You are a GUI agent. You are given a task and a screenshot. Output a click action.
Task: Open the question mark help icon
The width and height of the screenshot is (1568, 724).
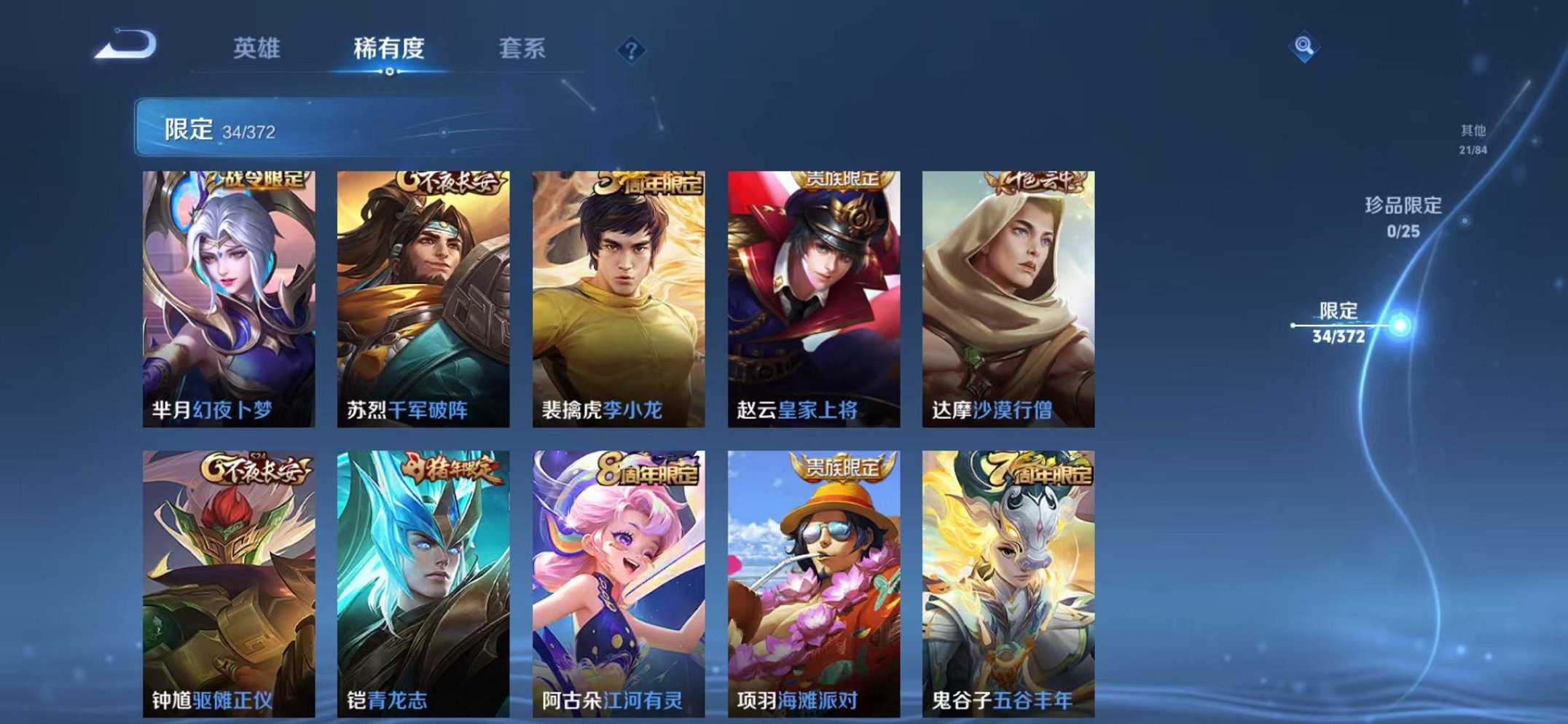631,50
